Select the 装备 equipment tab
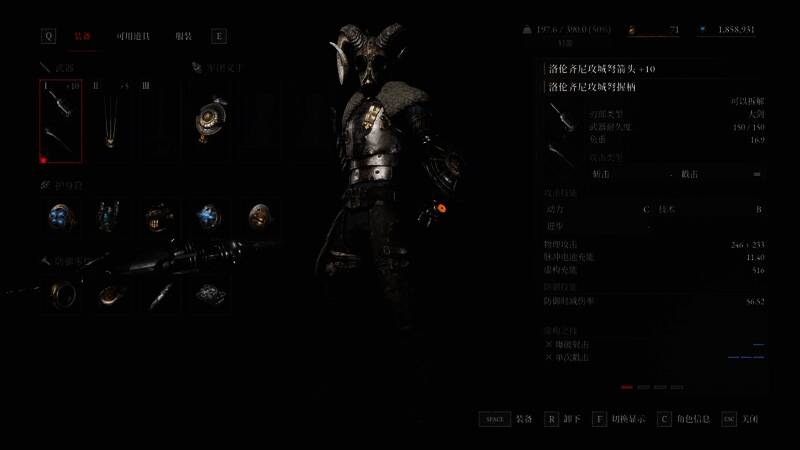The height and width of the screenshot is (450, 800). (x=83, y=36)
